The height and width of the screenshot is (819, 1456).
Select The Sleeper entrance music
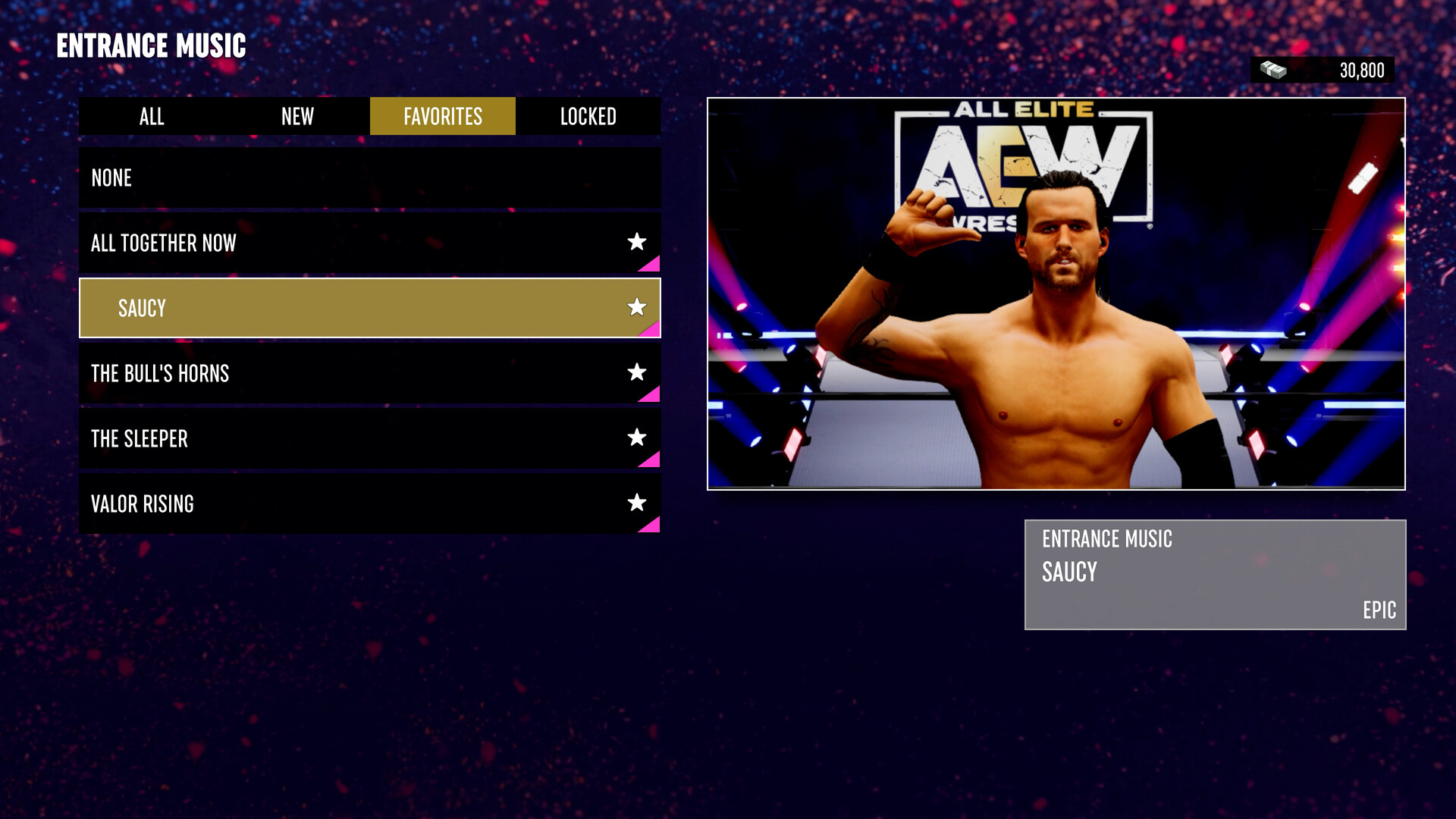tap(303, 438)
